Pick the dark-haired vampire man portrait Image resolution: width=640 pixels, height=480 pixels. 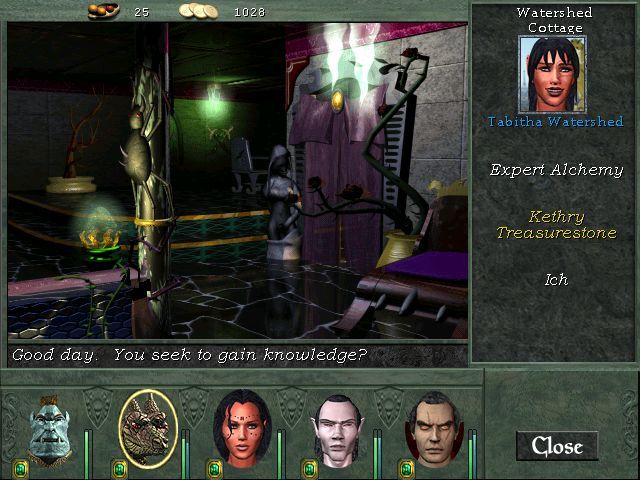pos(432,430)
